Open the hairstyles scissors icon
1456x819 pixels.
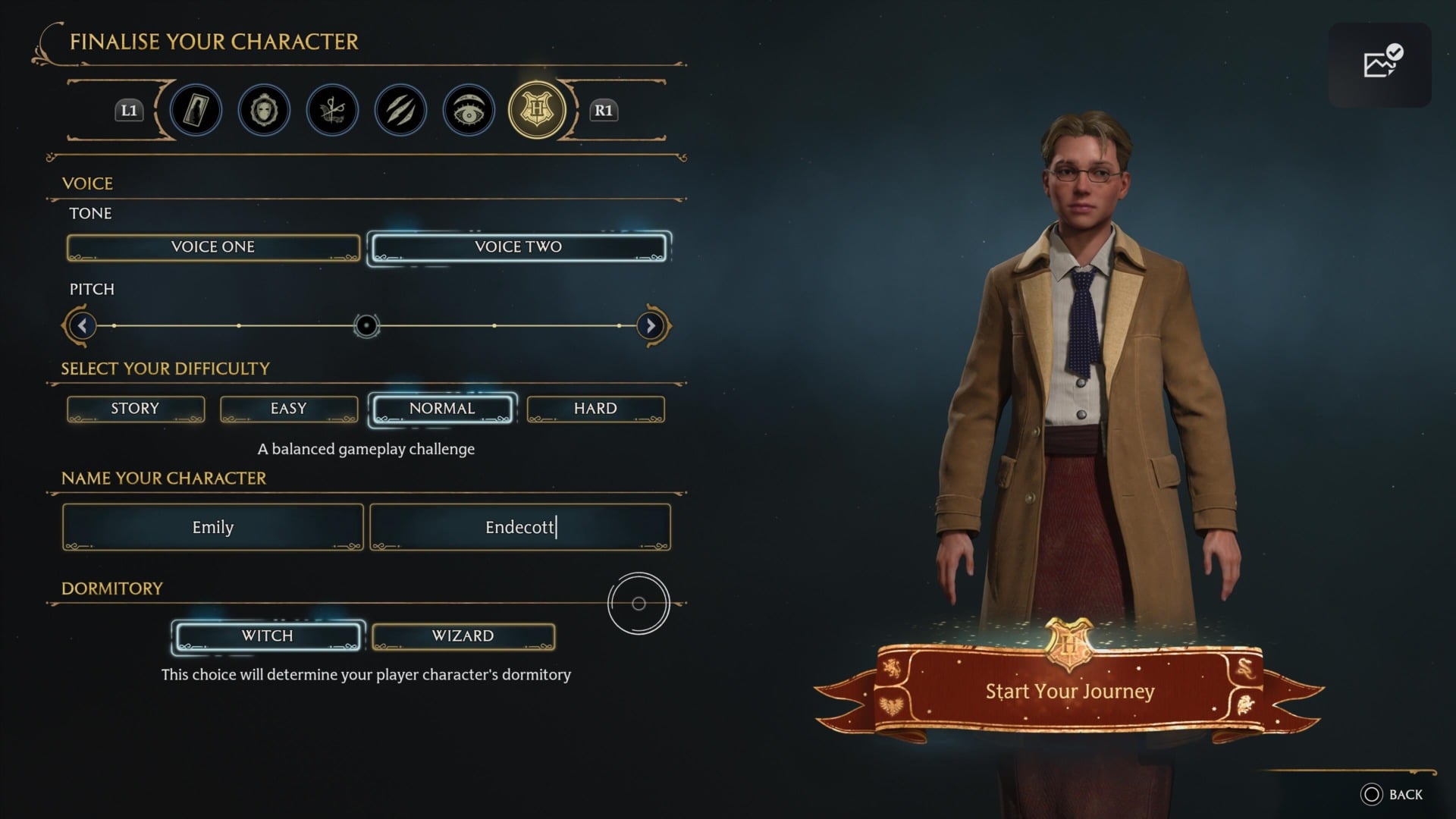[x=331, y=110]
